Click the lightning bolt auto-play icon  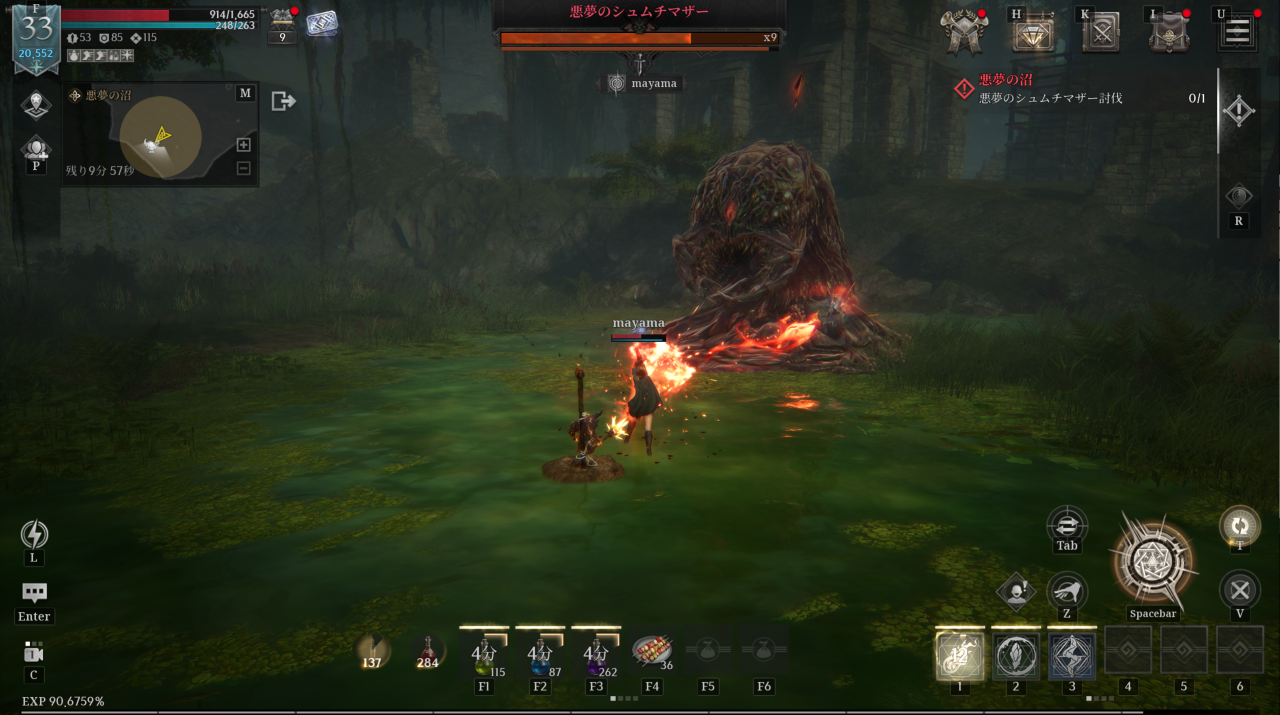tap(34, 535)
